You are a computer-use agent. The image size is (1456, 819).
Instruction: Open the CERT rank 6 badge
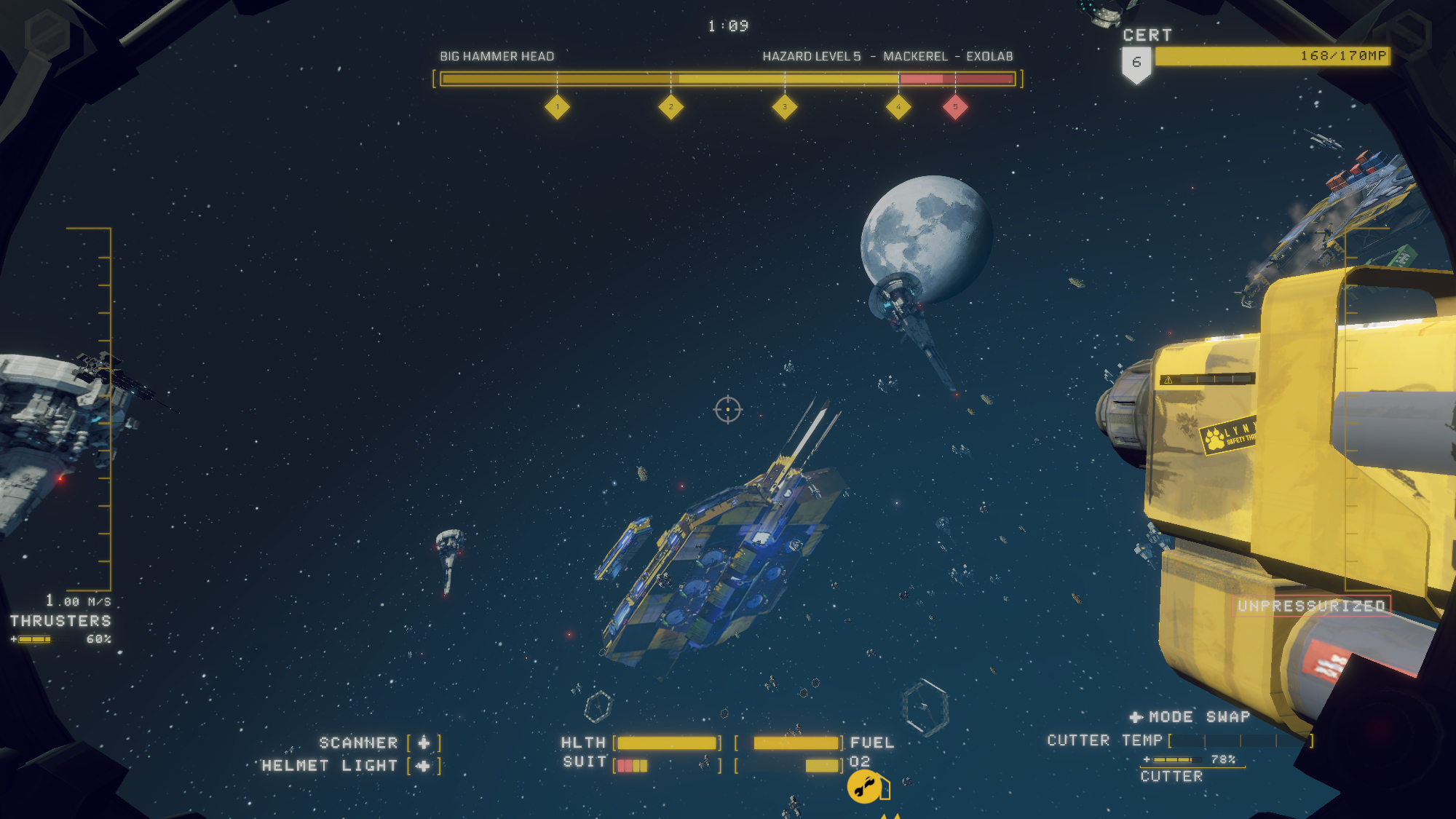pyautogui.click(x=1136, y=64)
